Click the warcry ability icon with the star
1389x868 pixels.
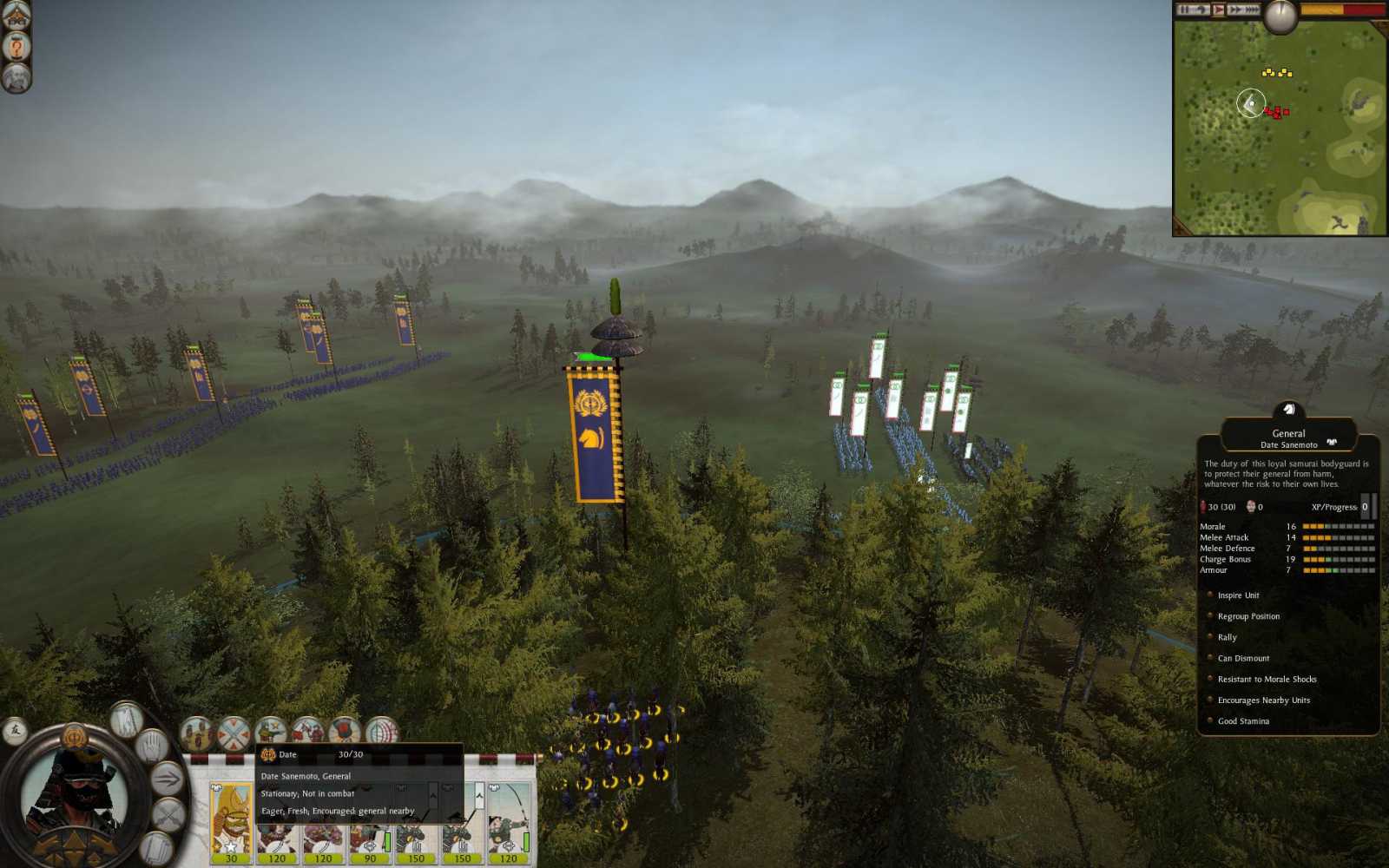point(271,730)
